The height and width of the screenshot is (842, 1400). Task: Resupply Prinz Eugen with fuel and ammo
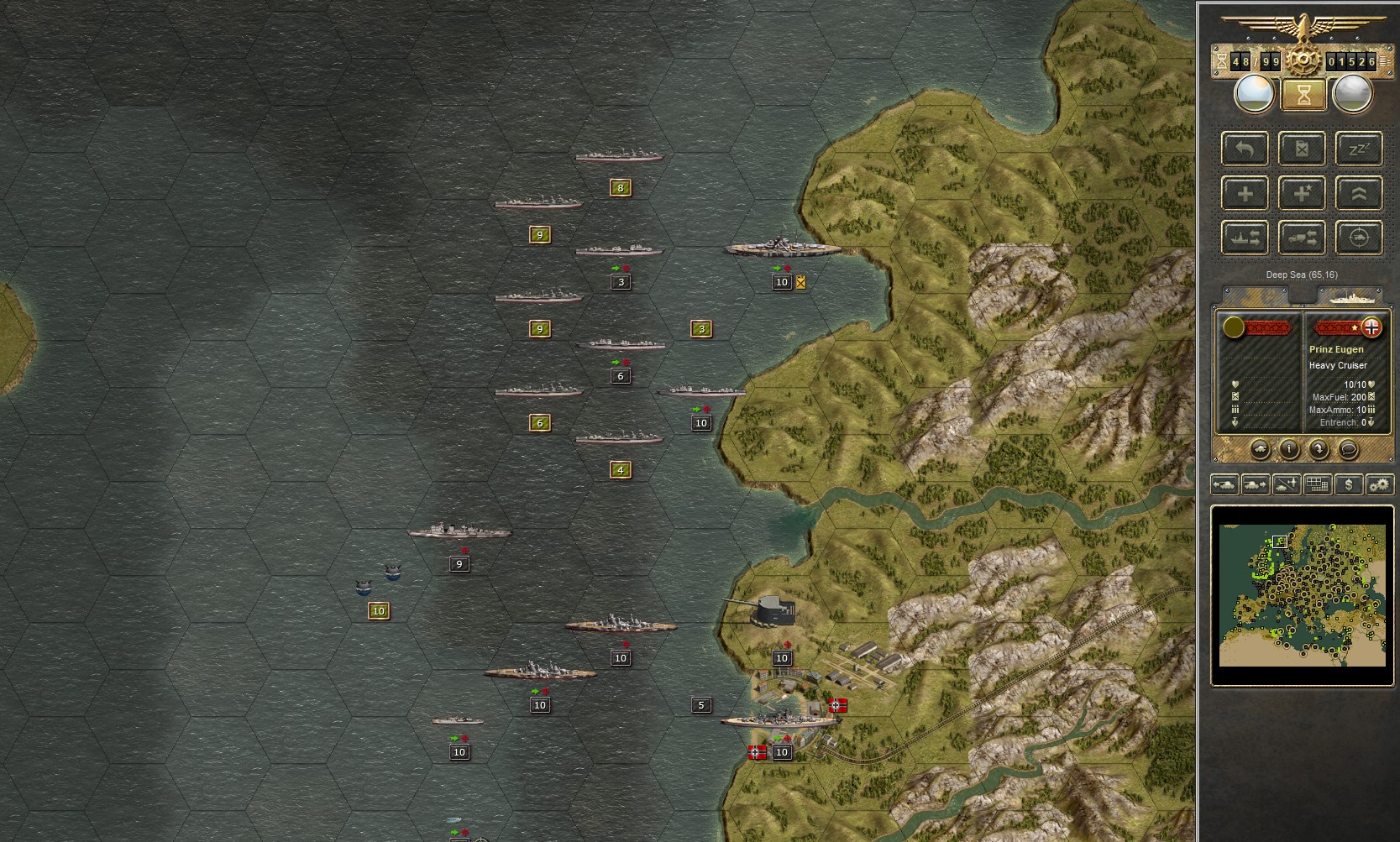(1301, 149)
